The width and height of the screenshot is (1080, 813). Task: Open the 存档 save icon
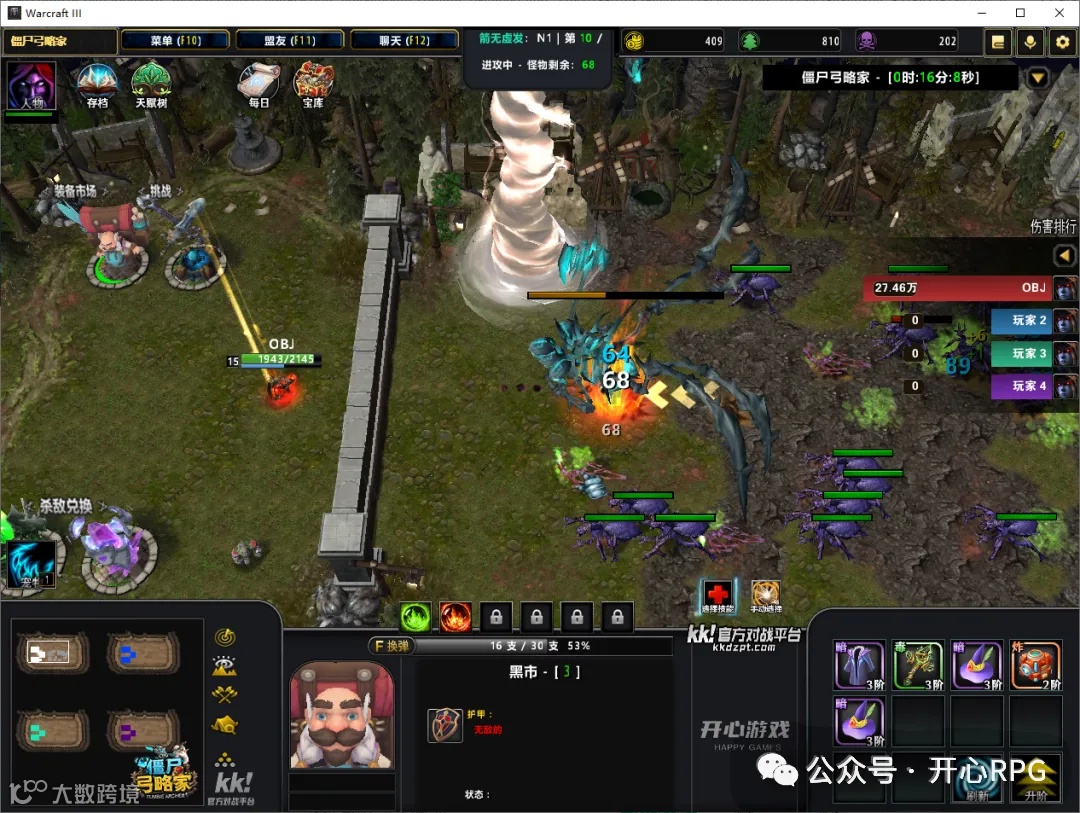point(97,84)
